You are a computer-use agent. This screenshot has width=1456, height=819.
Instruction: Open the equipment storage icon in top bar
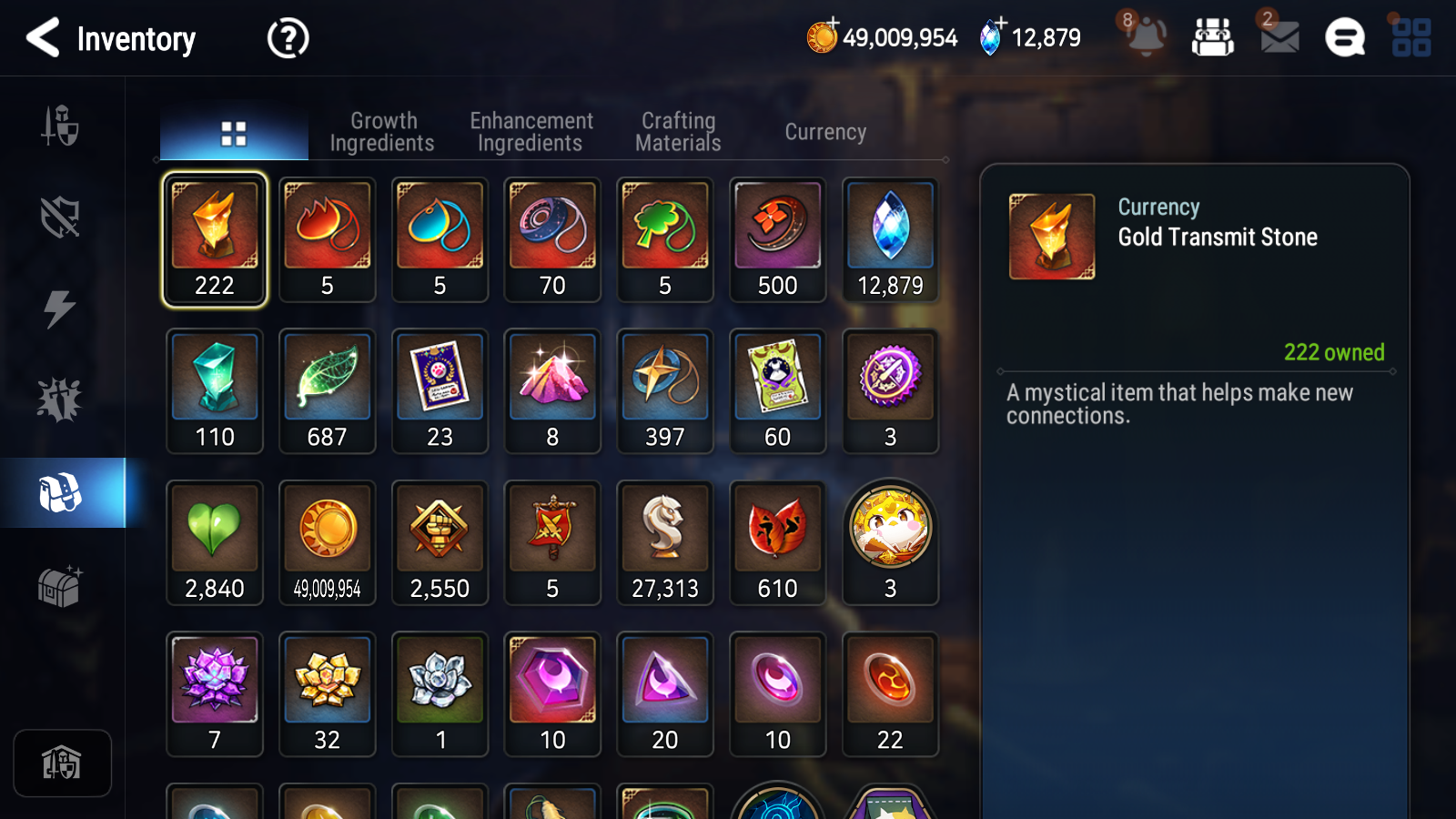click(1214, 38)
